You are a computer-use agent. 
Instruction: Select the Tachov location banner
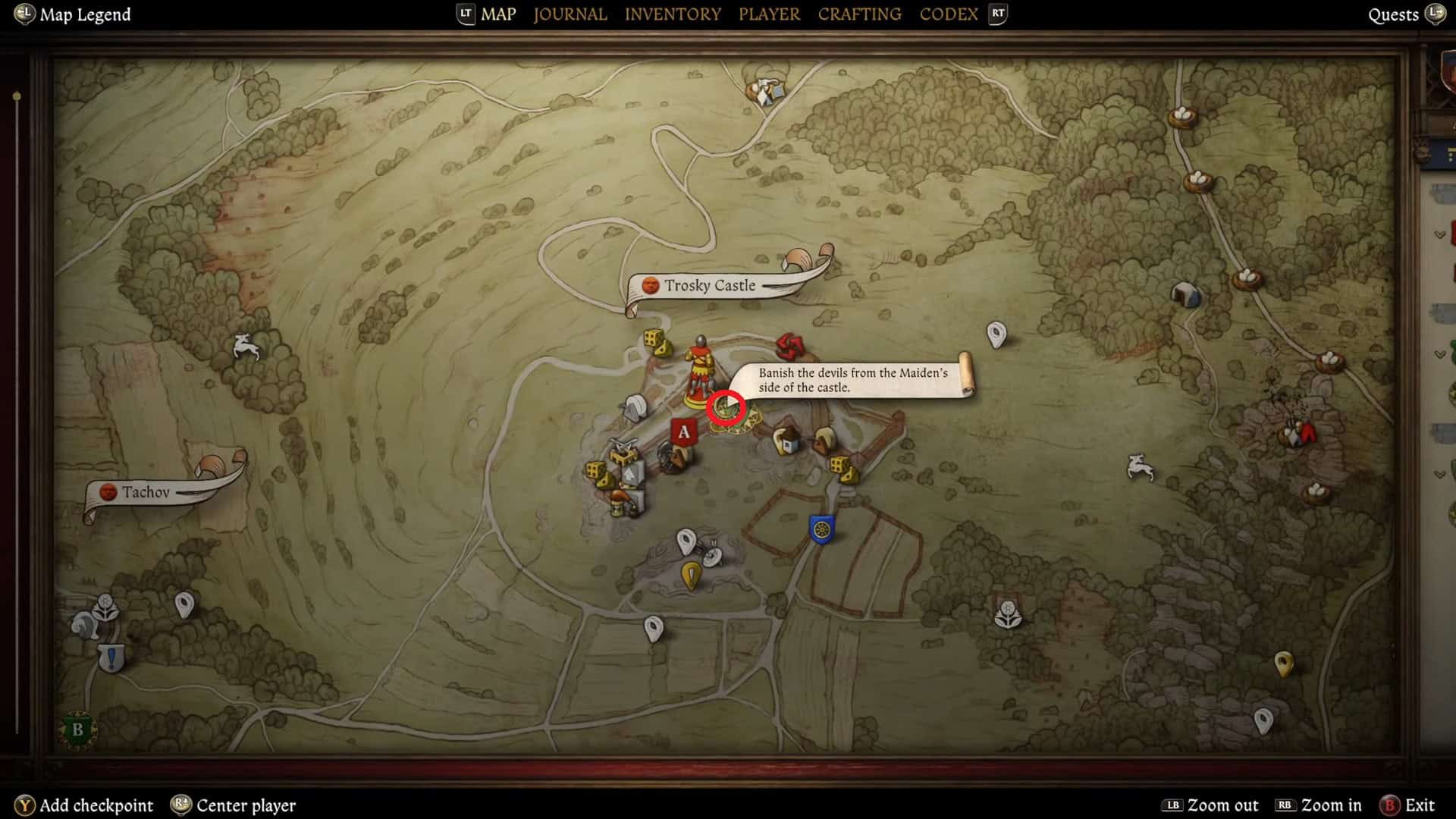146,492
